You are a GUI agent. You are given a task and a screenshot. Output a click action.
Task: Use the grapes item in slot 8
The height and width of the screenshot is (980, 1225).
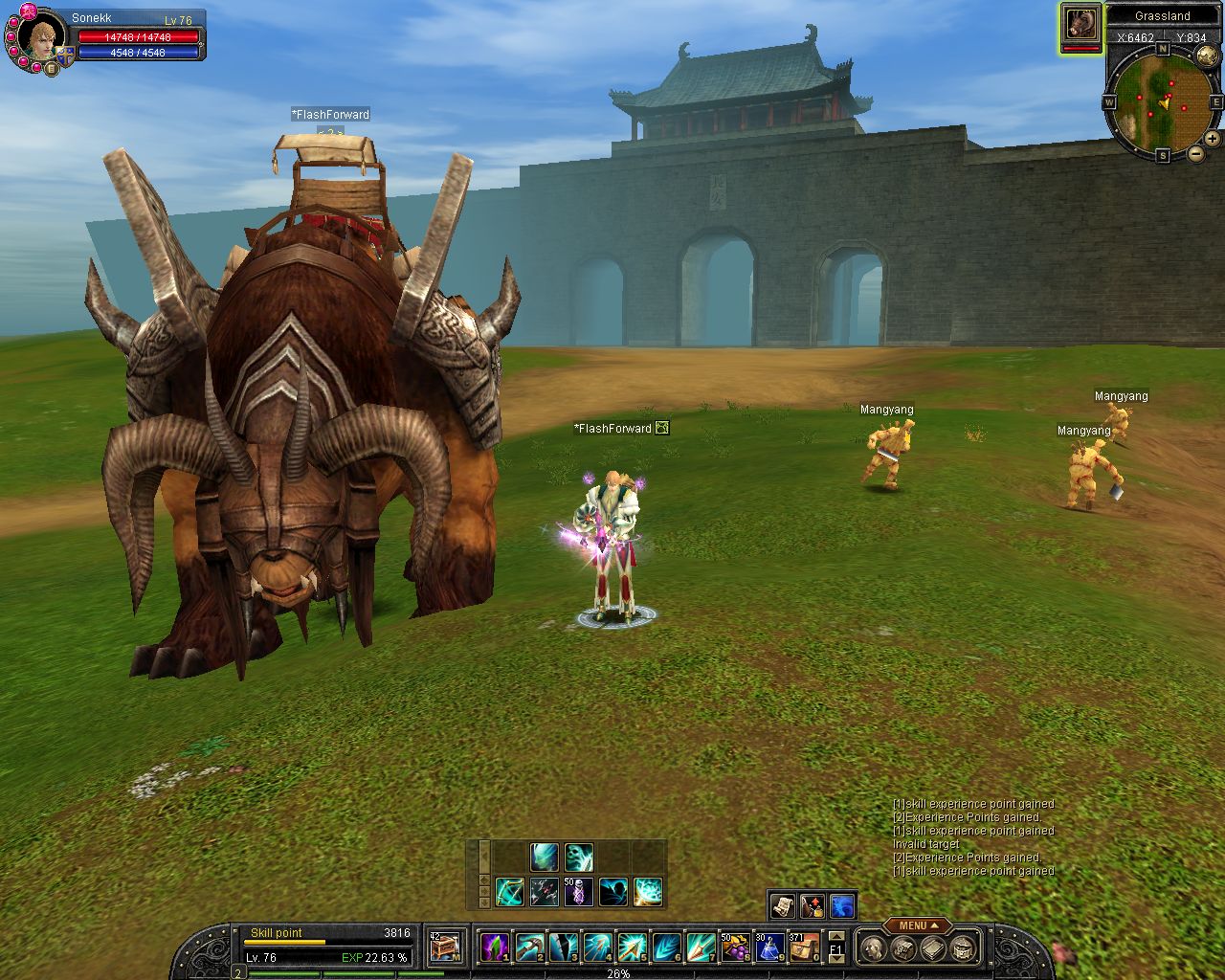pyautogui.click(x=735, y=947)
